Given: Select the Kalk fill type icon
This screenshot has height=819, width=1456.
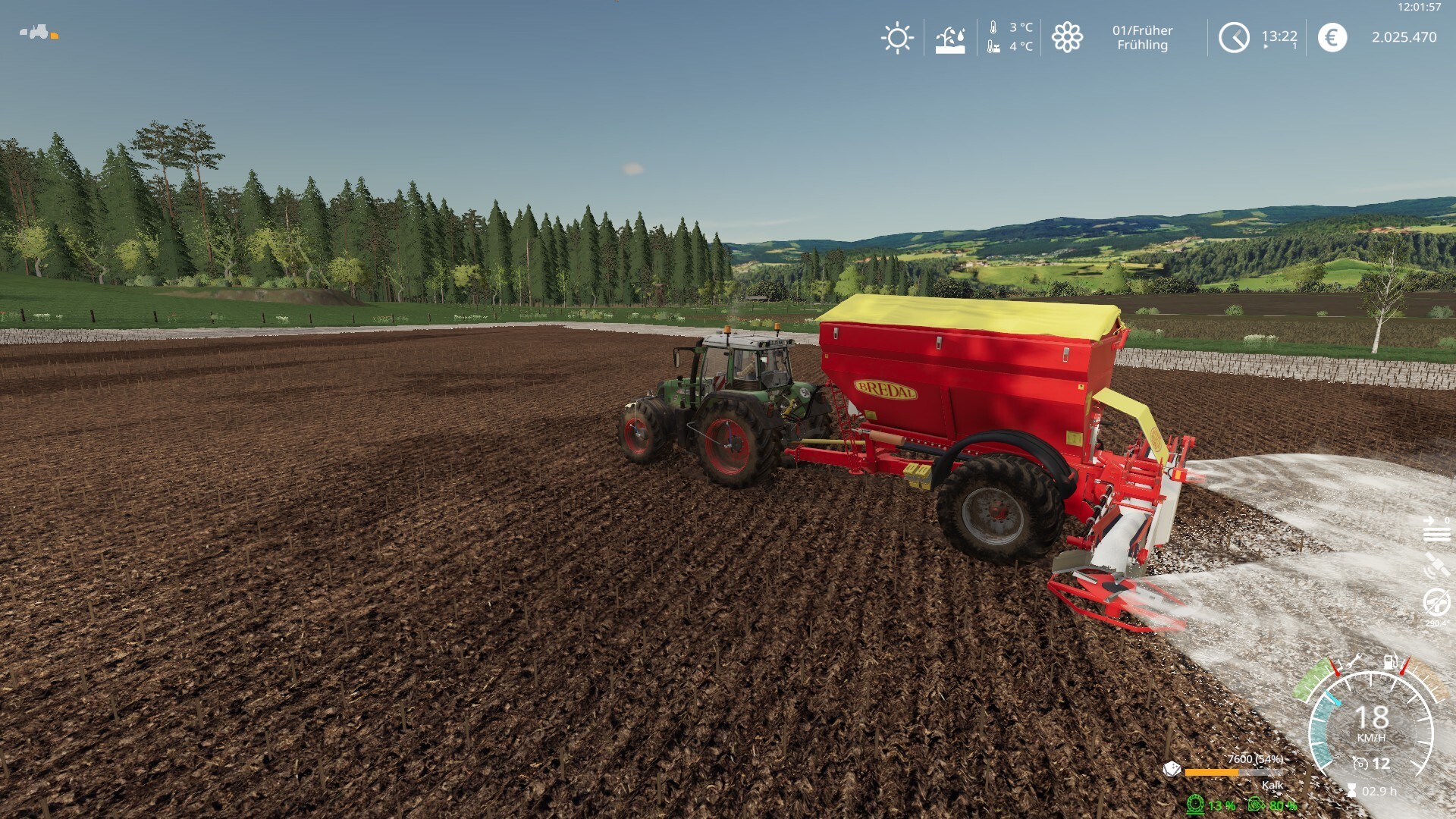Looking at the screenshot, I should click(1172, 770).
